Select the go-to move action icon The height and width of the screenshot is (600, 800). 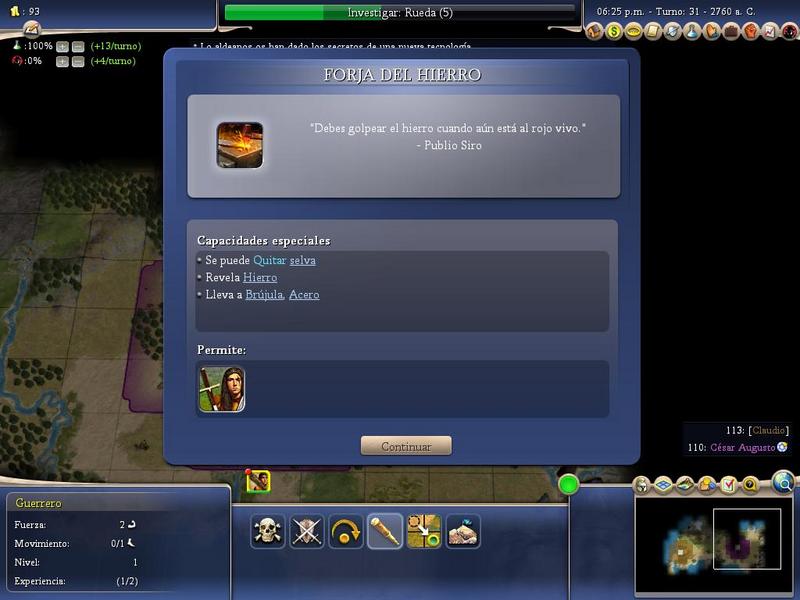424,531
